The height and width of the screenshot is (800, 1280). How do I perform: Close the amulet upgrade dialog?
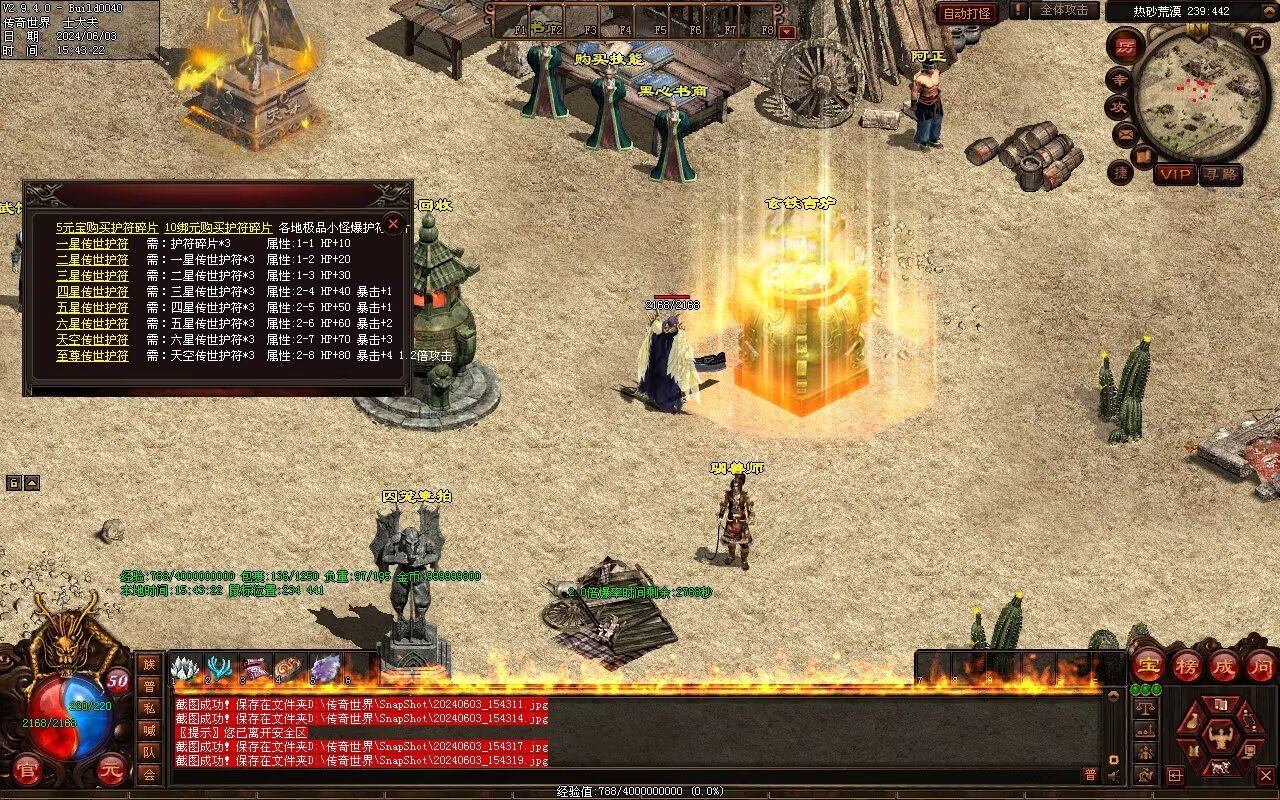394,224
